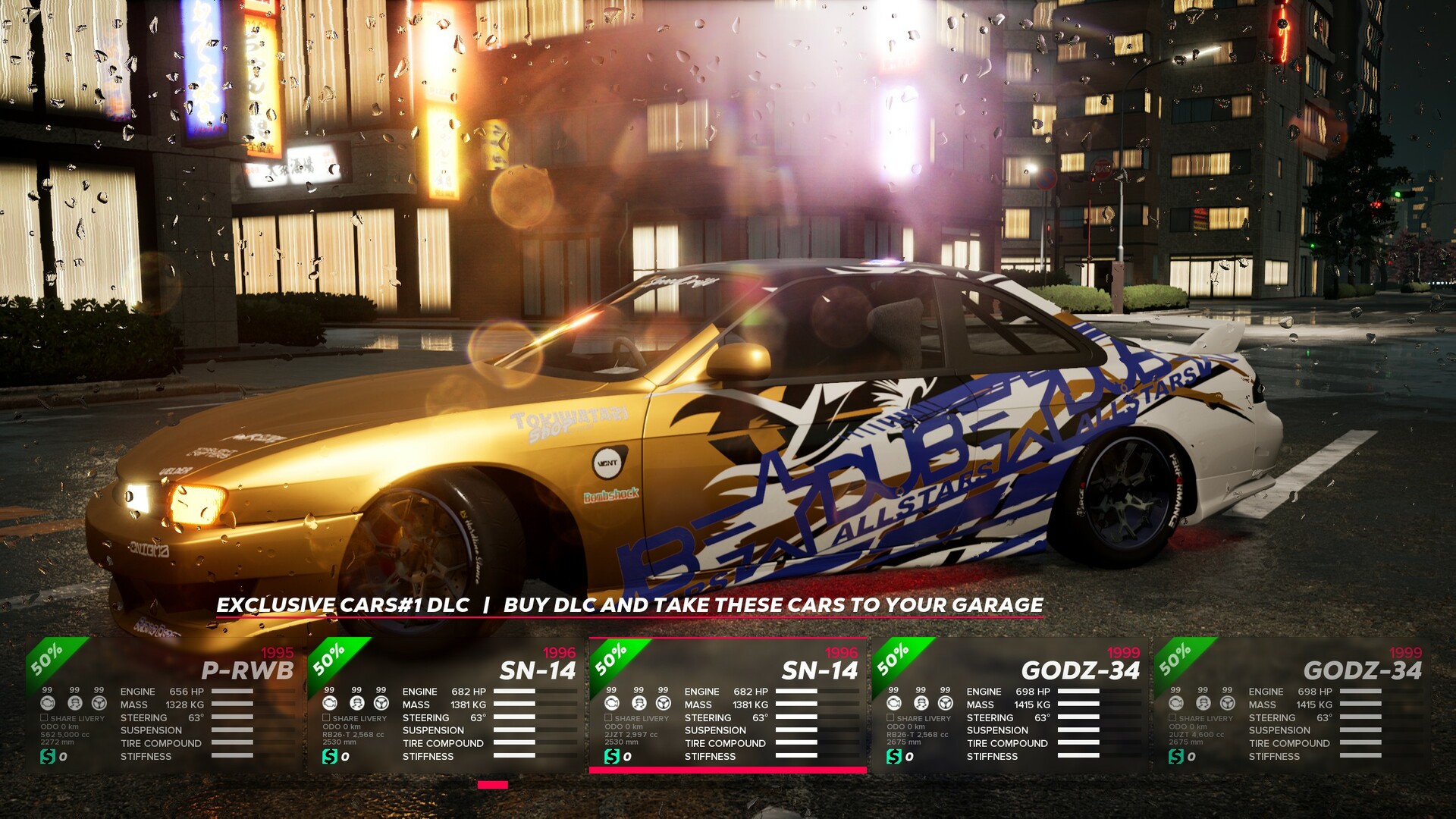This screenshot has width=1456, height=819.
Task: Click the green currency icon on the second GODZ-34 card
Action: tap(1178, 755)
